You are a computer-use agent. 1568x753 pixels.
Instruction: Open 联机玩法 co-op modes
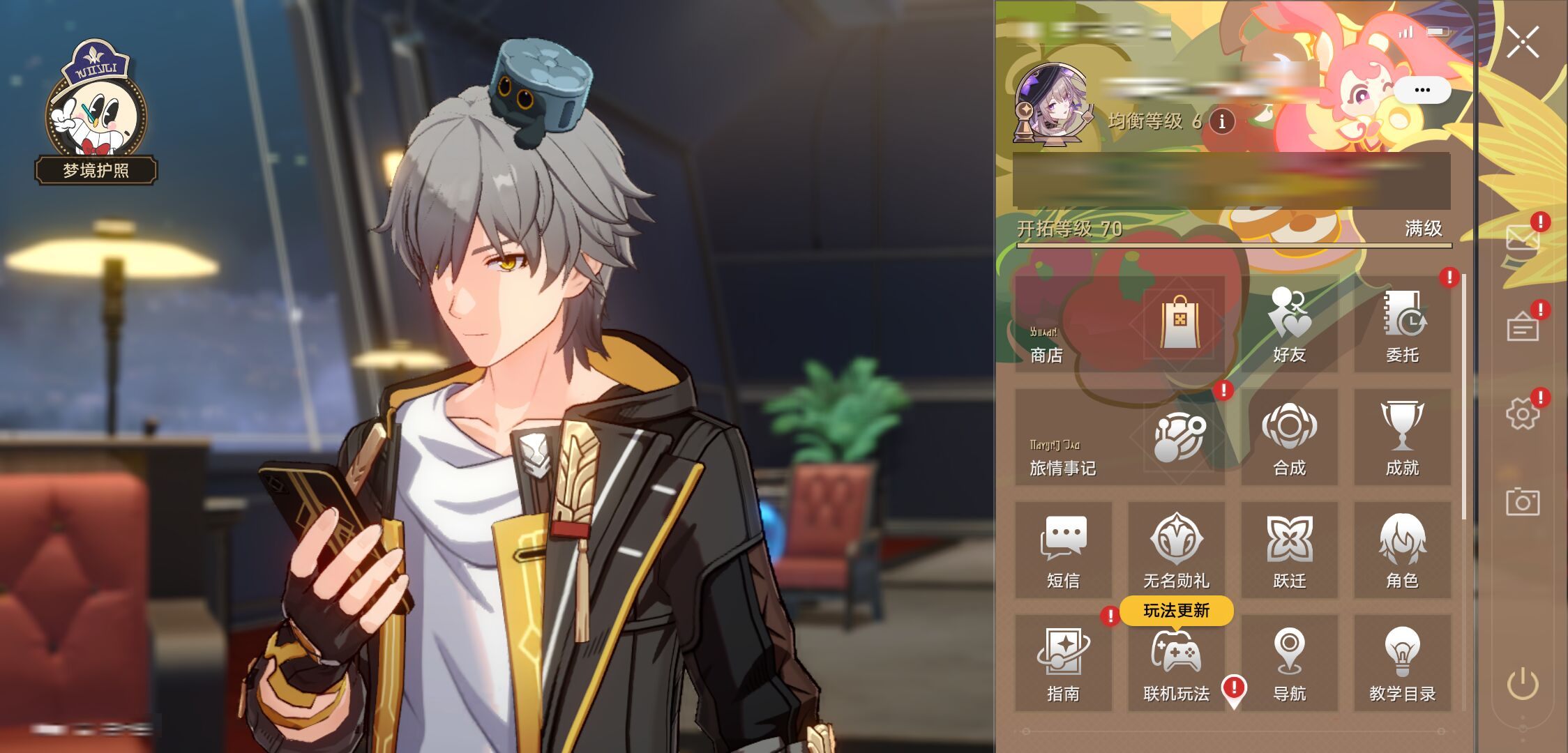(x=1176, y=663)
